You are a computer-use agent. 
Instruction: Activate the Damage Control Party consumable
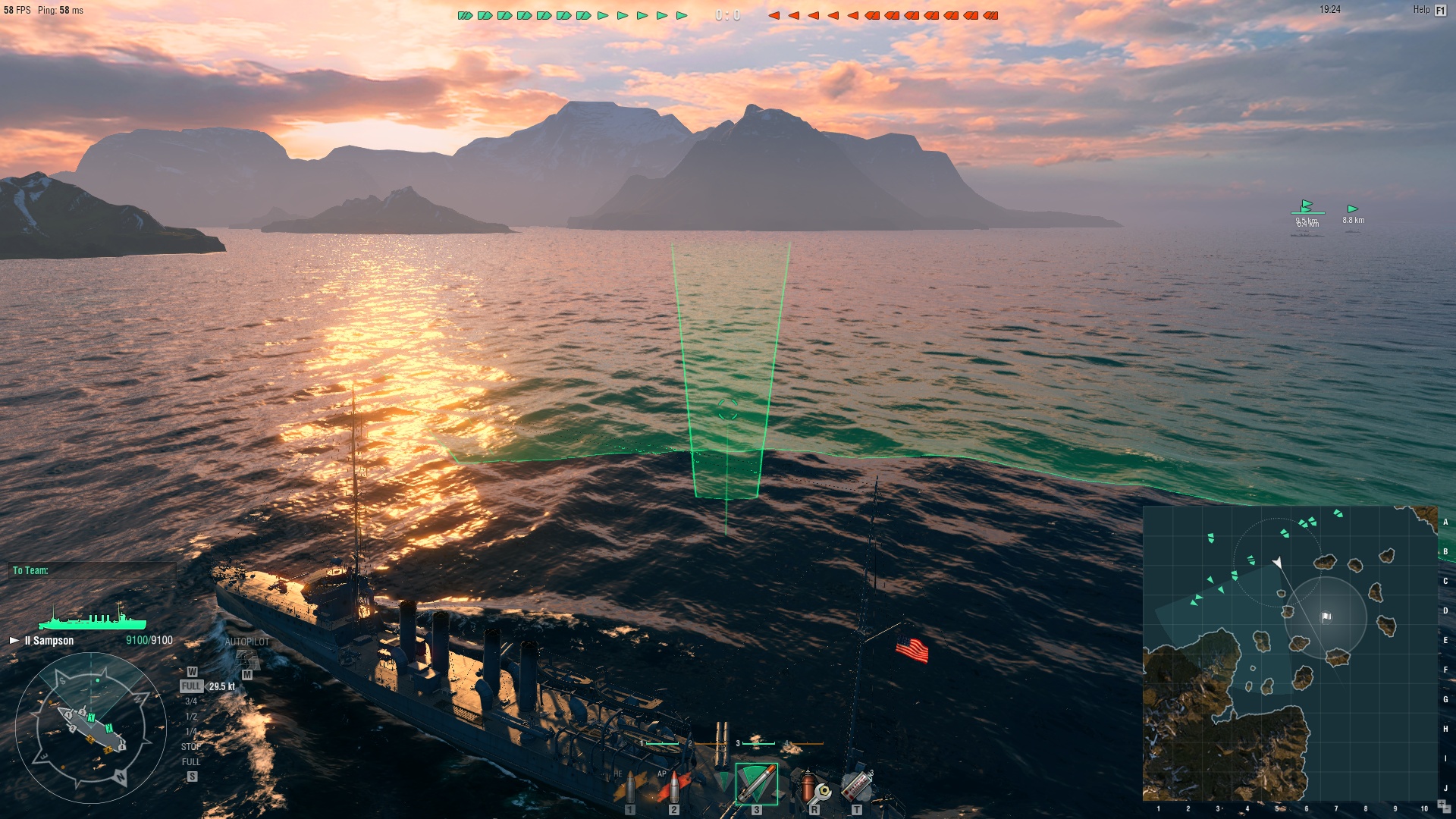click(x=814, y=789)
